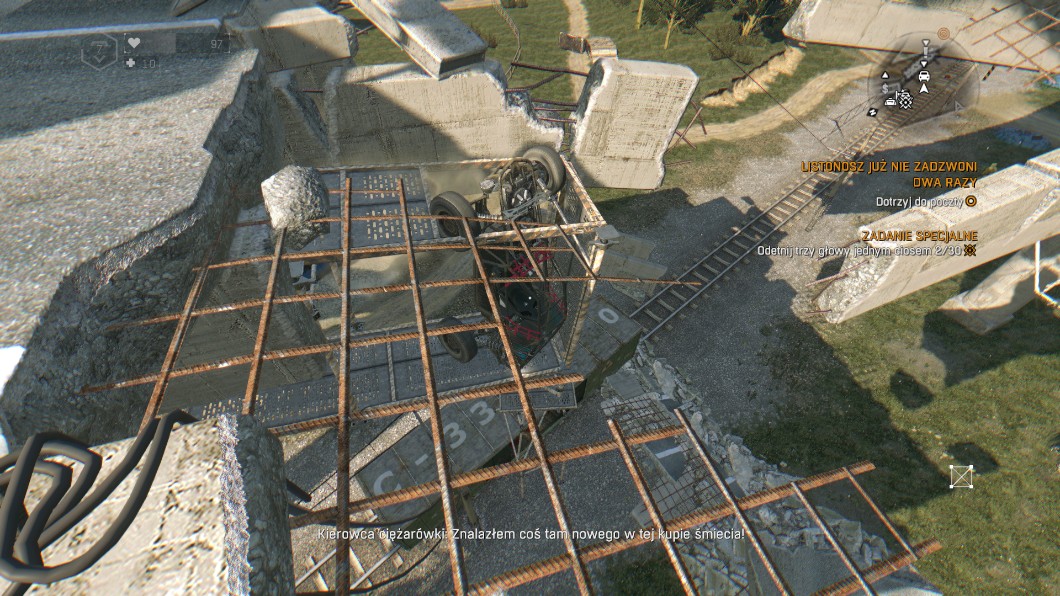
Task: Select the 'Odetnij trzy głowy' challenge objective
Action: pos(860,250)
